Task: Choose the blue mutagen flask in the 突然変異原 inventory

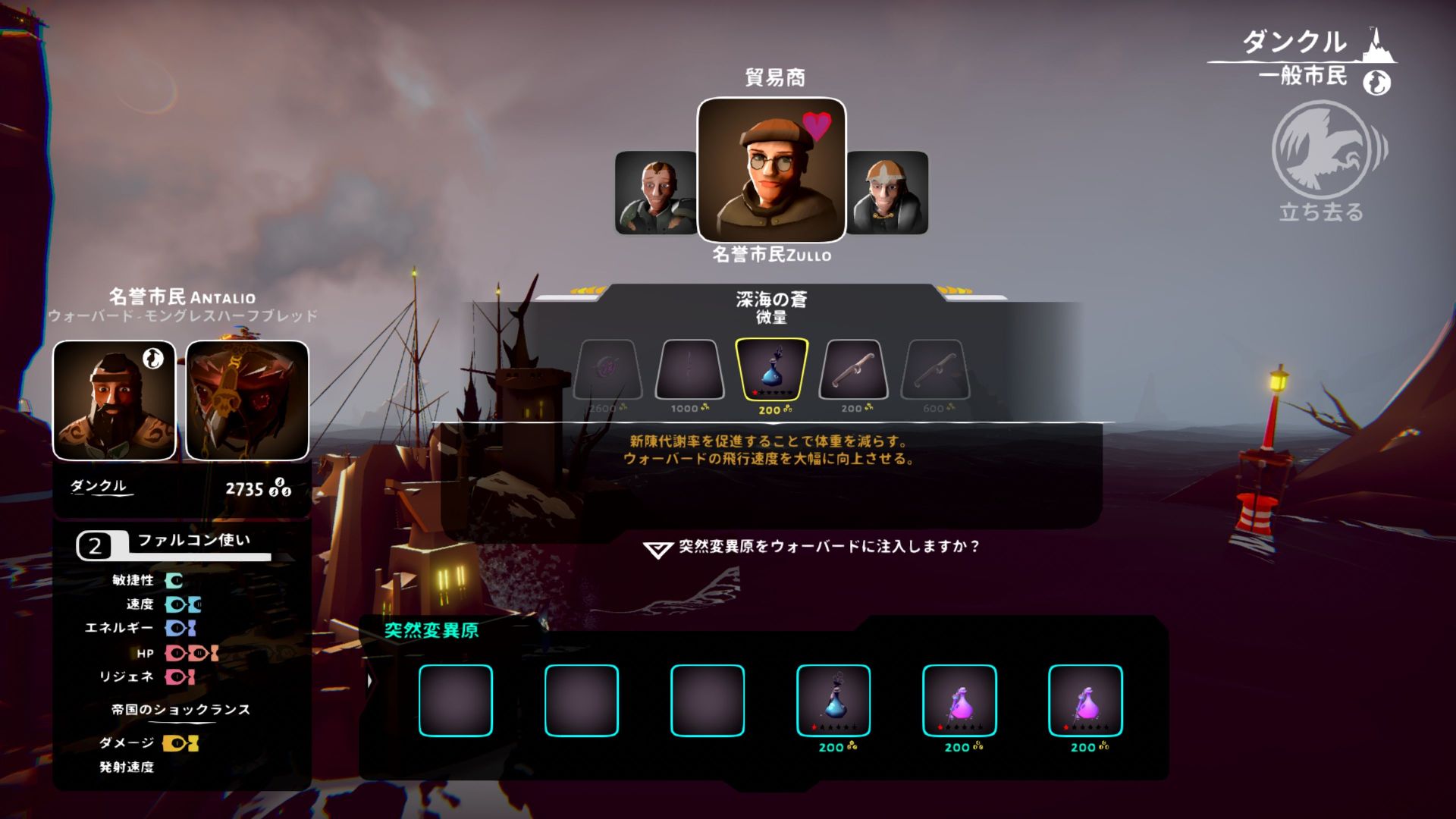Action: (833, 700)
